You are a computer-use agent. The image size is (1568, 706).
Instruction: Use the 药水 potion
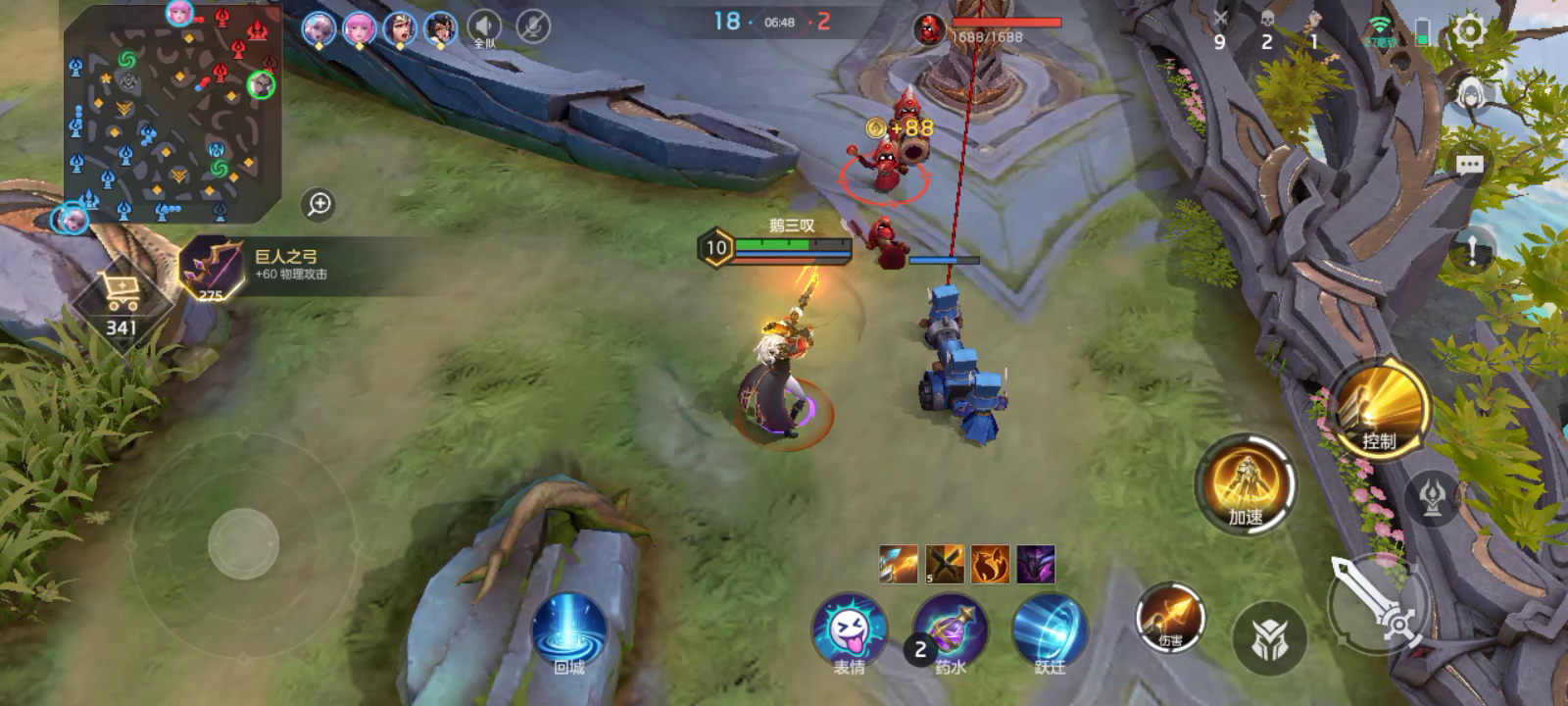(950, 632)
